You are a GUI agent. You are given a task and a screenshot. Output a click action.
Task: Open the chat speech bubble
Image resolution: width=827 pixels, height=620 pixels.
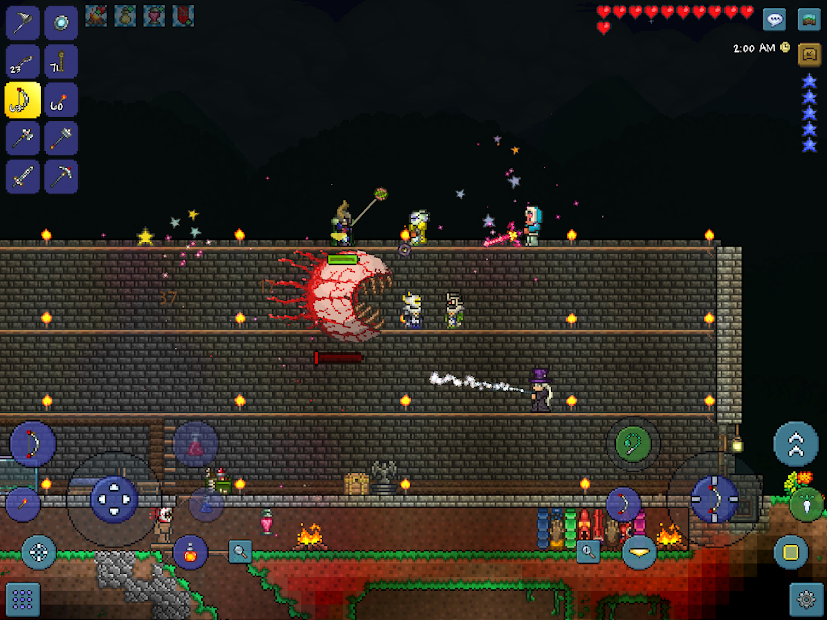(774, 19)
